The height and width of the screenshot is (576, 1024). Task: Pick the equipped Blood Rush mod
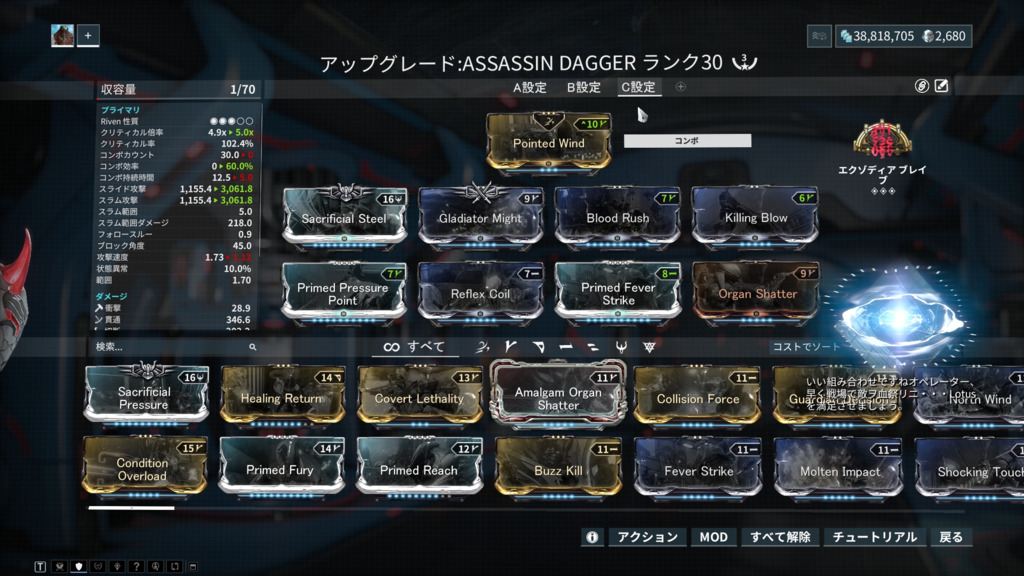[617, 215]
